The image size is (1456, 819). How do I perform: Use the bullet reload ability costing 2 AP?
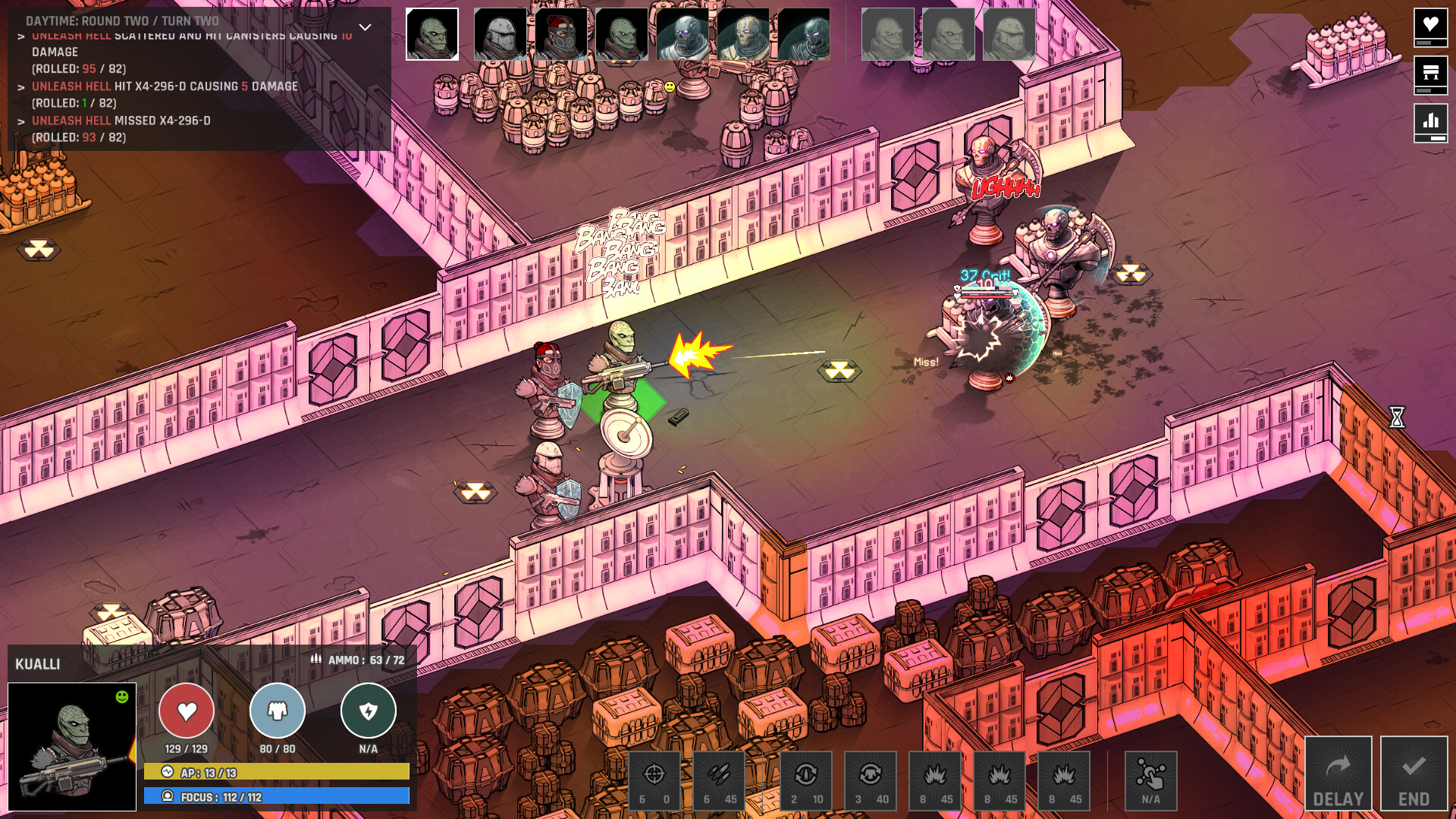coord(805,780)
